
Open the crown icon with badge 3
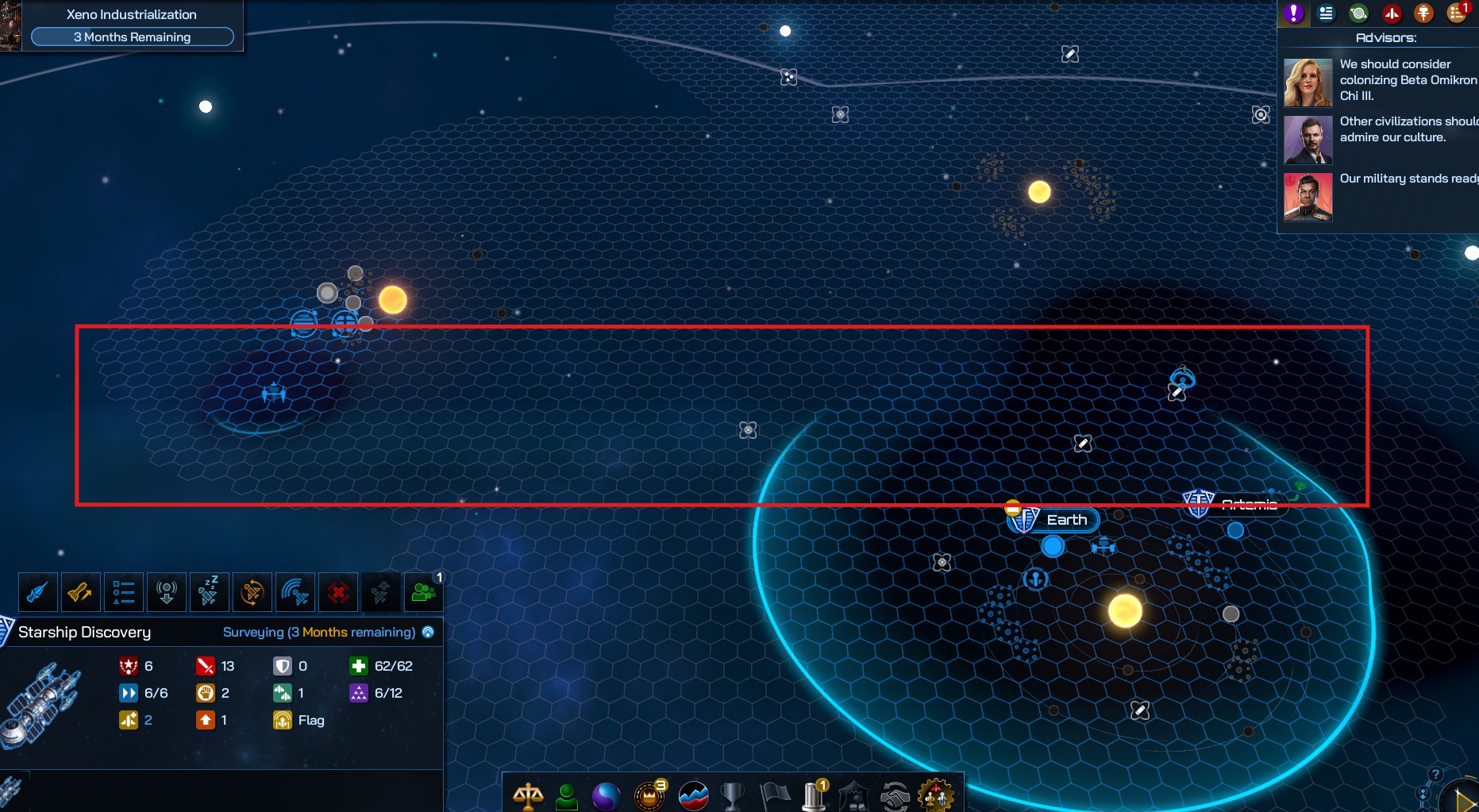click(649, 795)
